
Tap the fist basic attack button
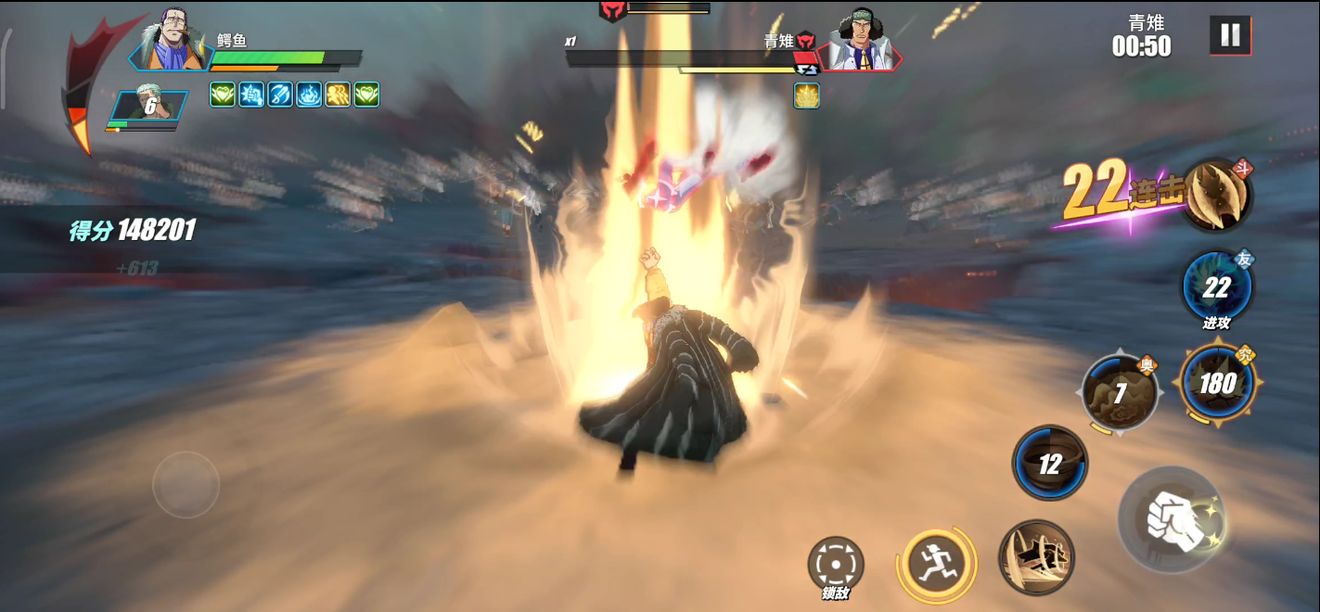pos(1168,519)
